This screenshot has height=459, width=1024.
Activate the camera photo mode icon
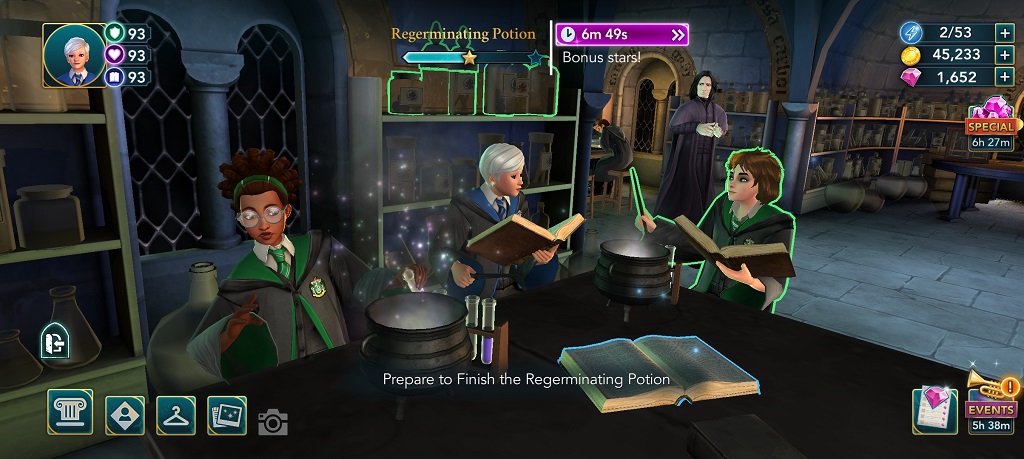[x=273, y=422]
